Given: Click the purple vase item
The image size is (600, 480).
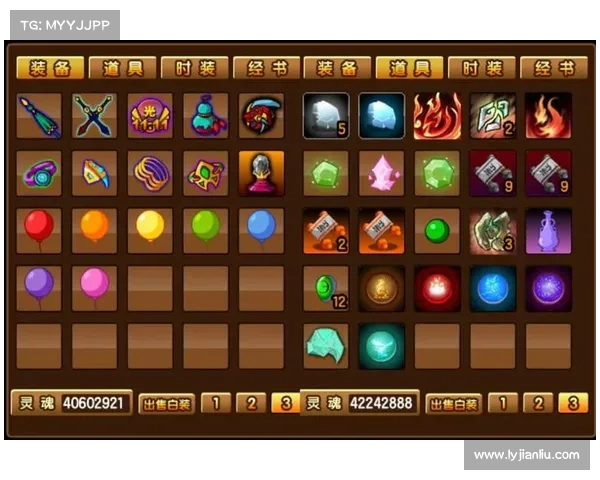Looking at the screenshot, I should pos(548,230).
